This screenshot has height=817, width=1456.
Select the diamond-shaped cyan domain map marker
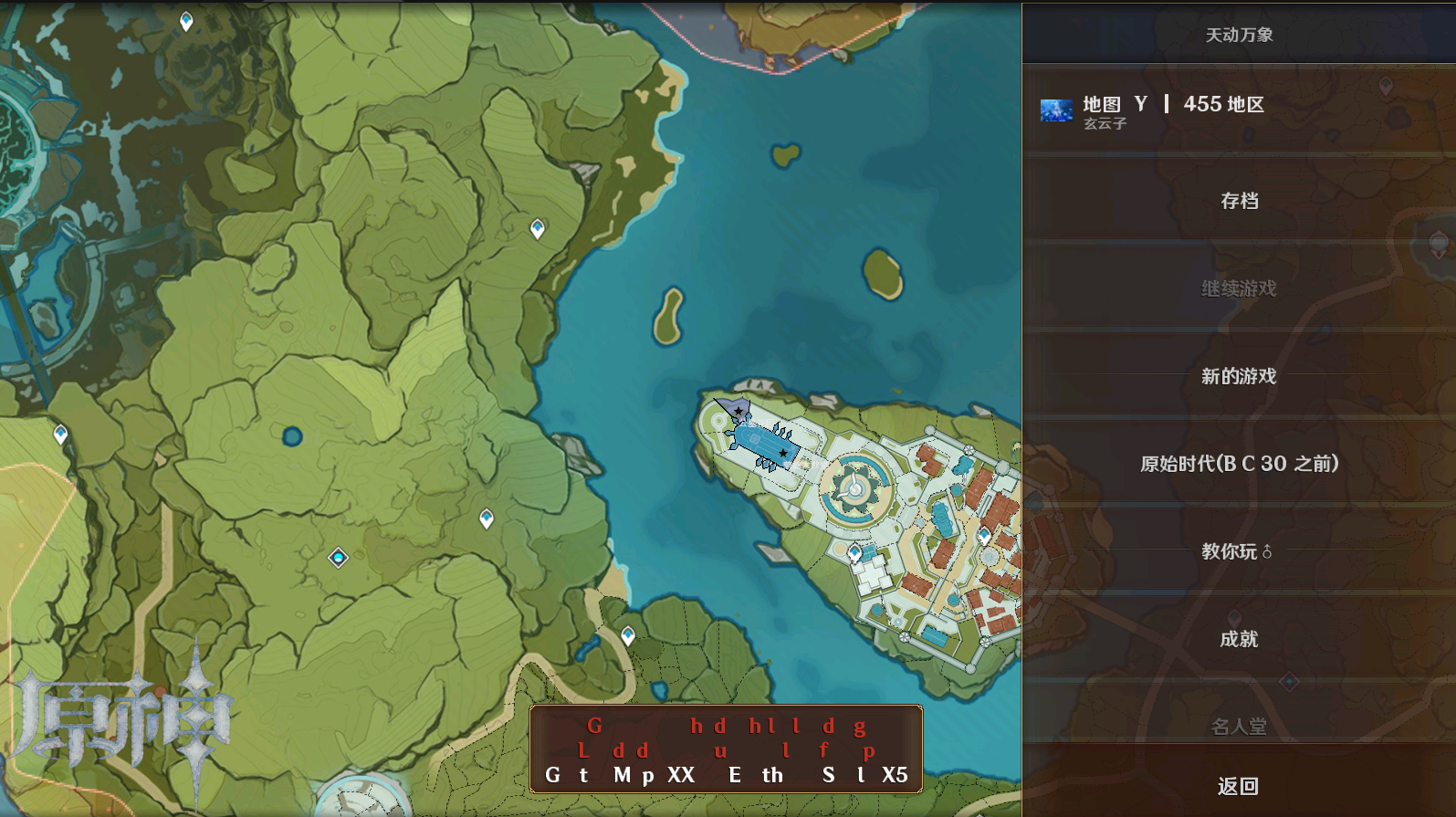click(x=338, y=558)
